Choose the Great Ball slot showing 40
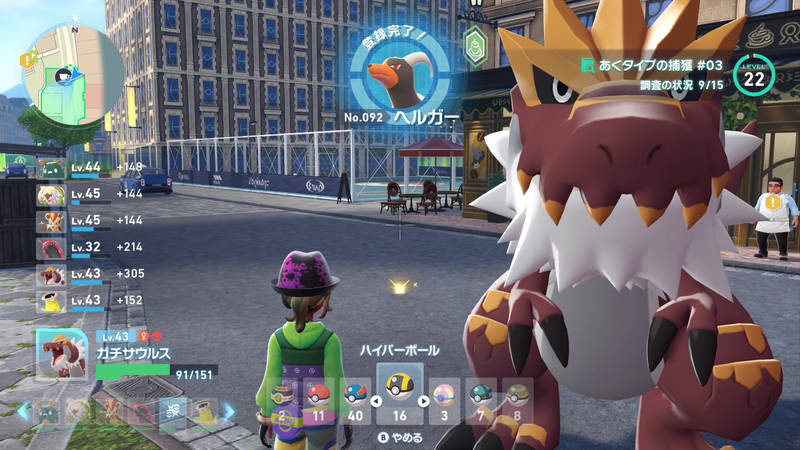800x450 pixels. [354, 398]
